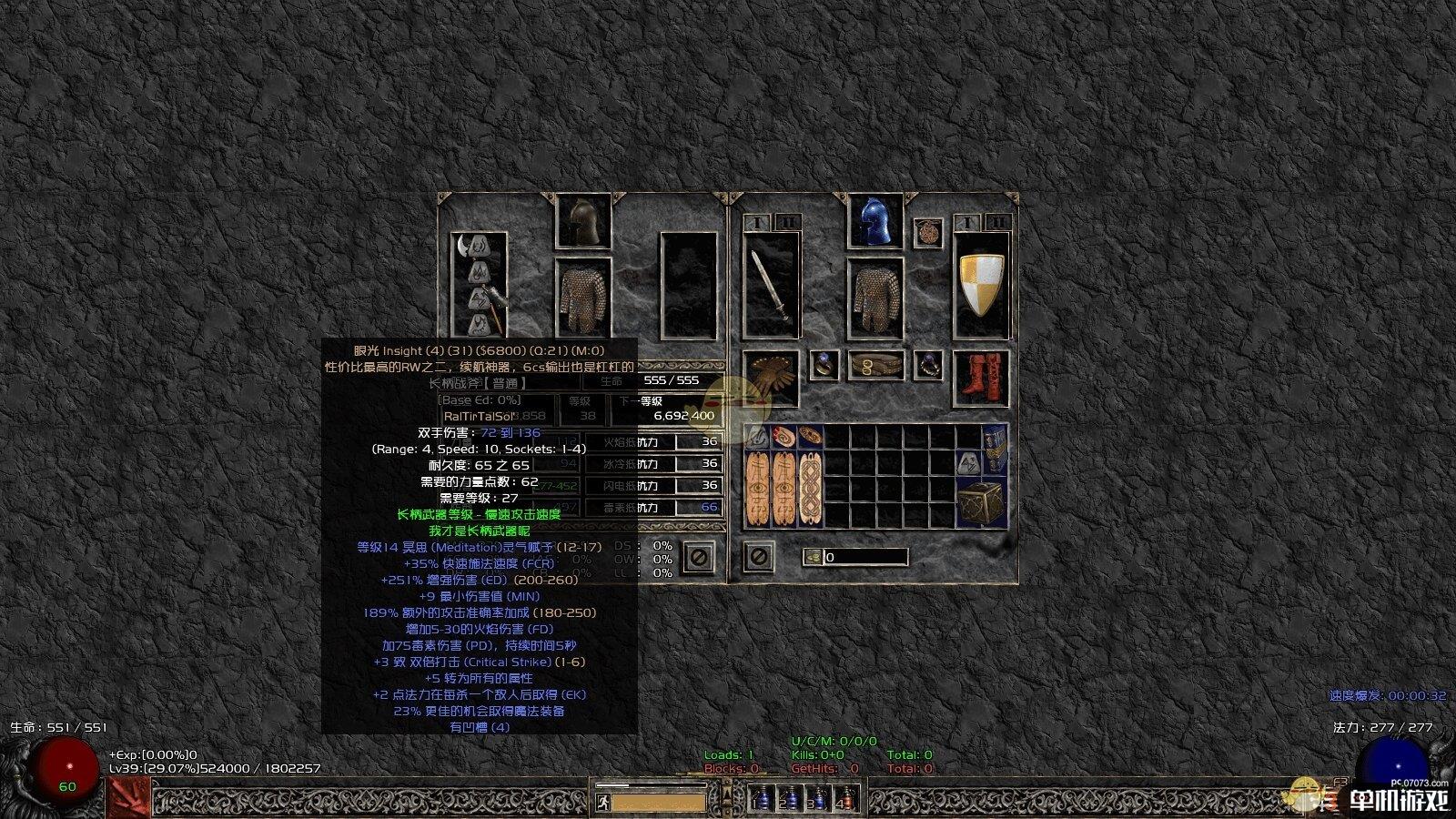This screenshot has width=1456, height=819.
Task: Click the equipped leather gloves
Action: click(x=772, y=378)
